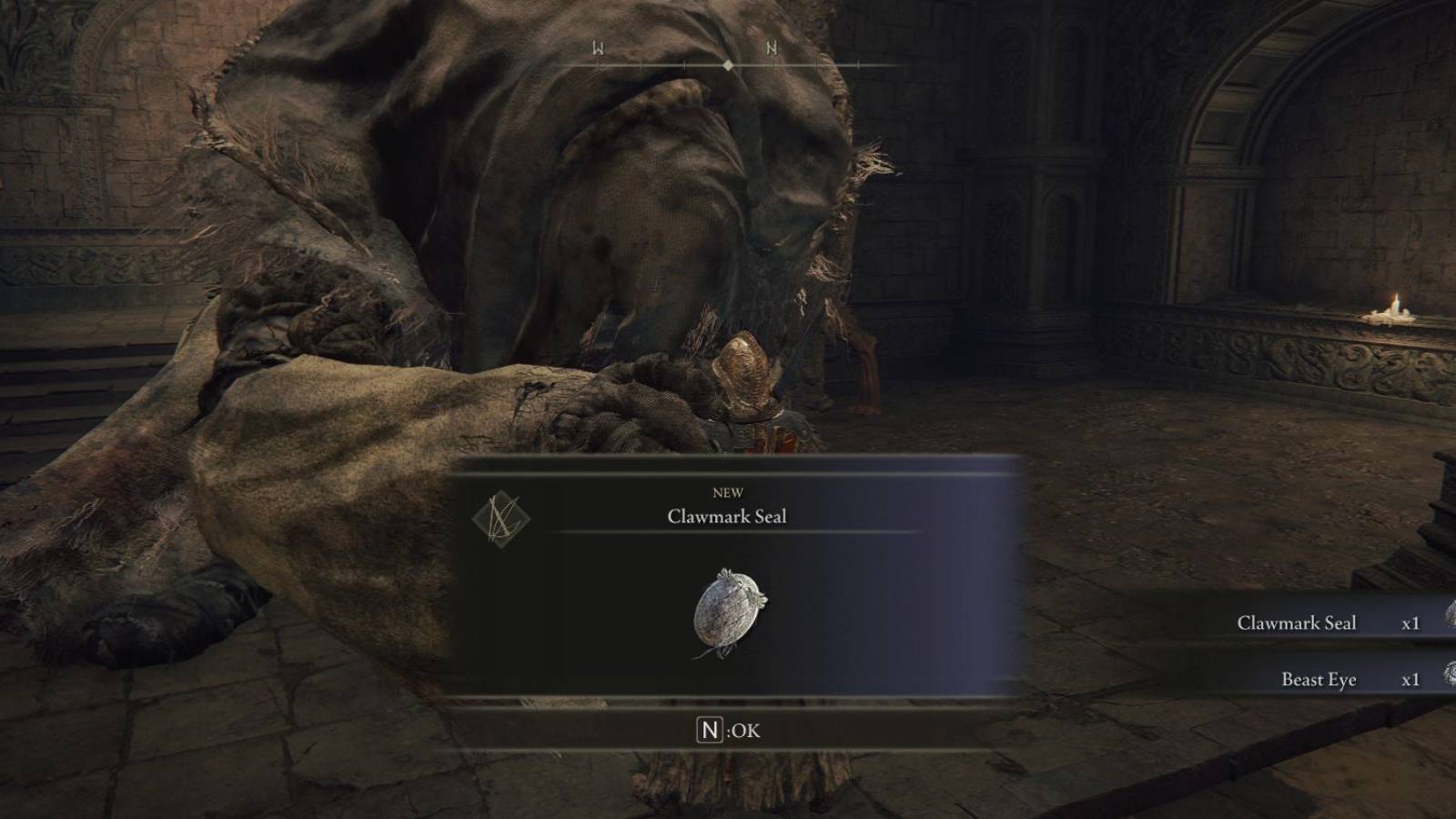1456x819 pixels.
Task: Click the x1 quantity next to Beast Eye
Action: point(1409,678)
